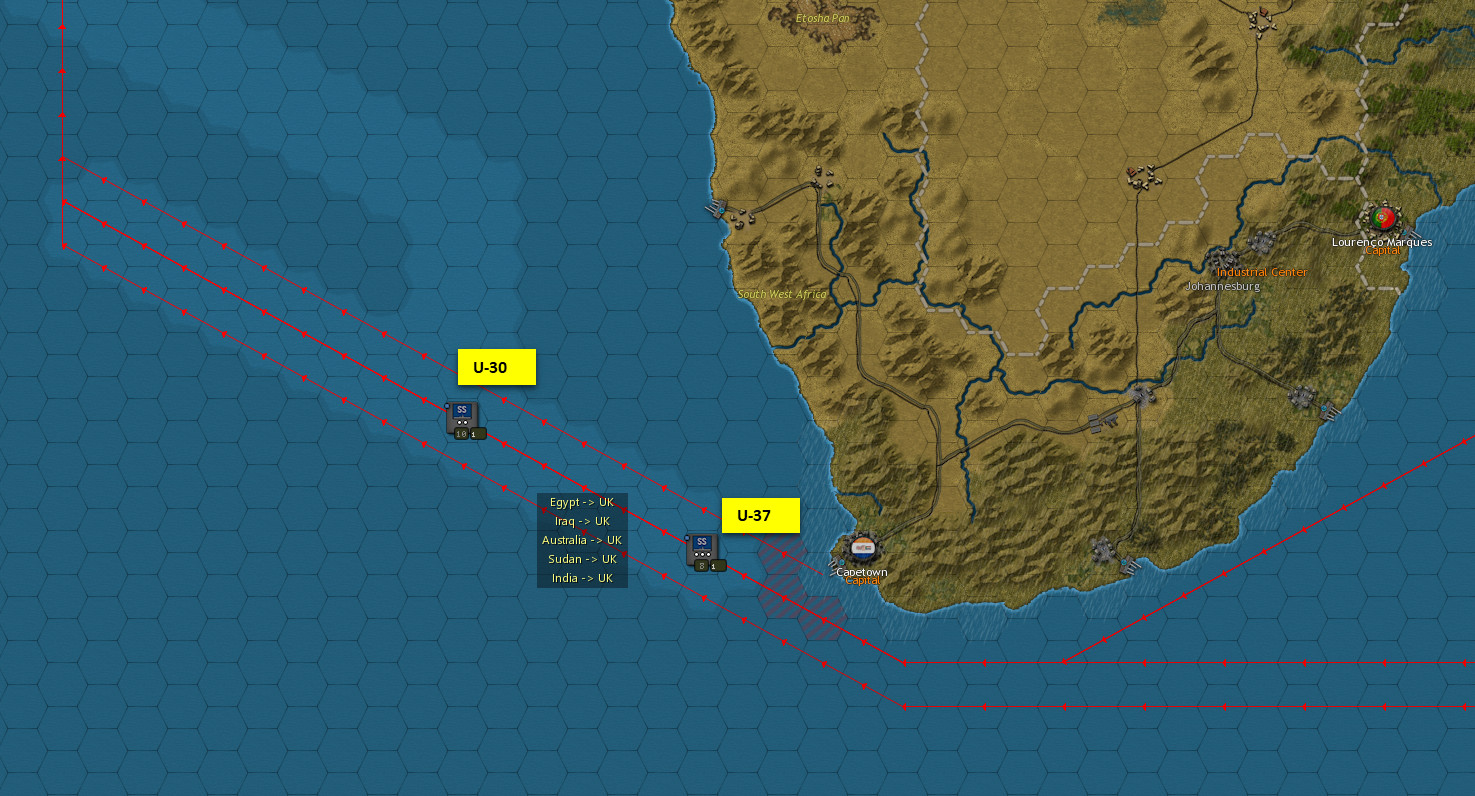Click the India -> UK convoy route entry
Viewport: 1475px width, 796px height.
point(582,579)
